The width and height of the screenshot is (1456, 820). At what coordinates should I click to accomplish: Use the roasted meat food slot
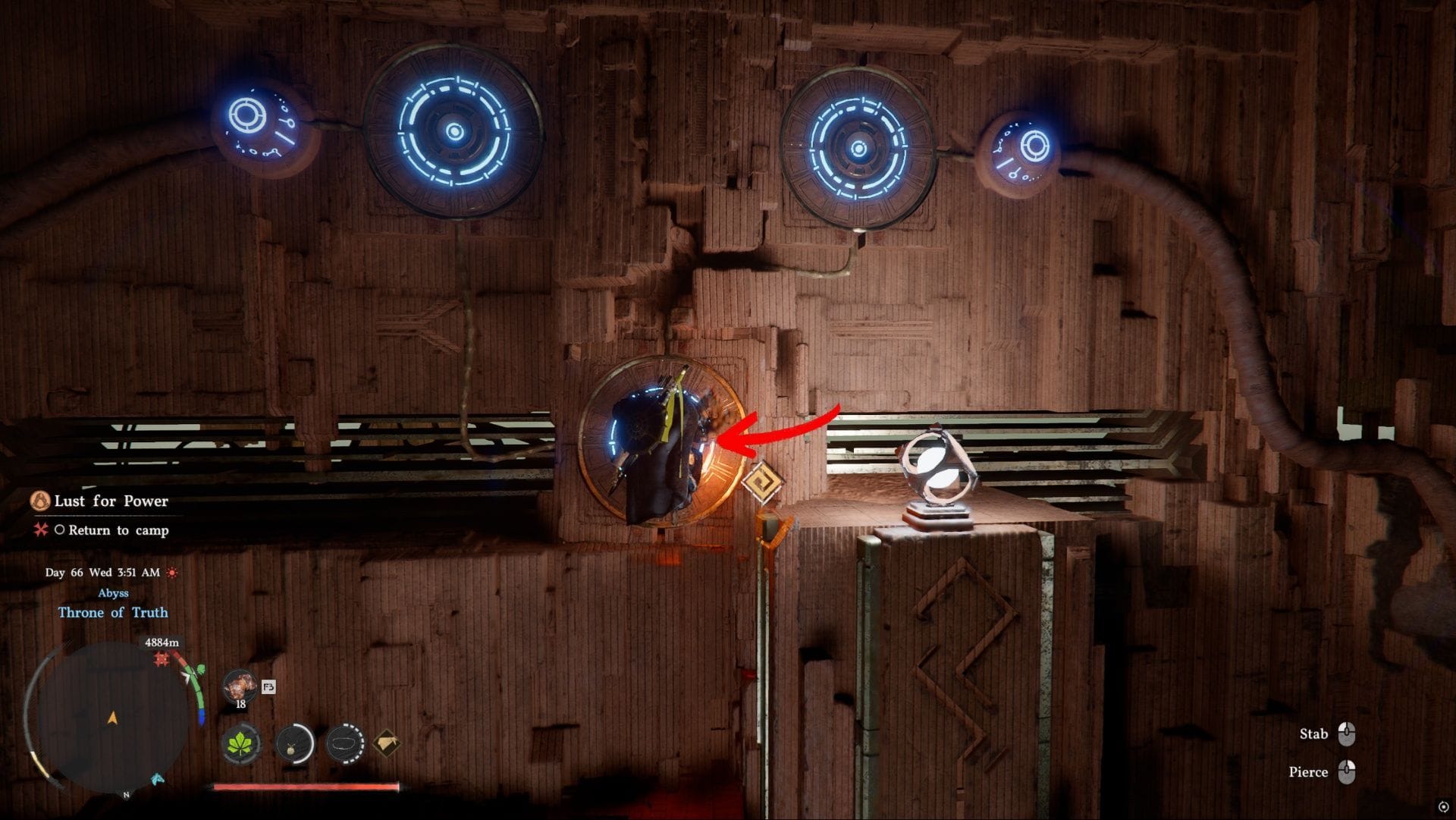pos(240,687)
